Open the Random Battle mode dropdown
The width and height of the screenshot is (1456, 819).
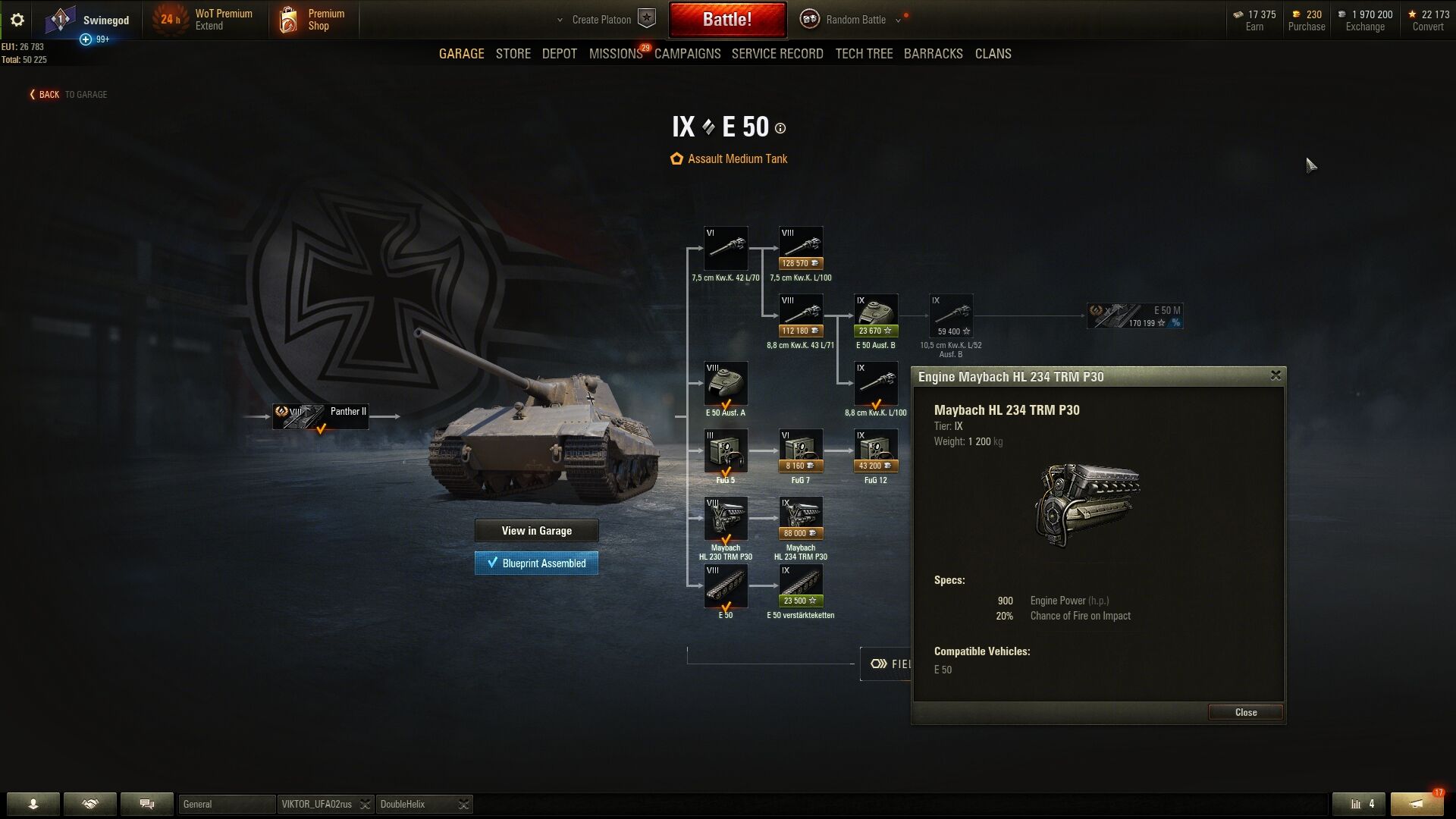855,20
